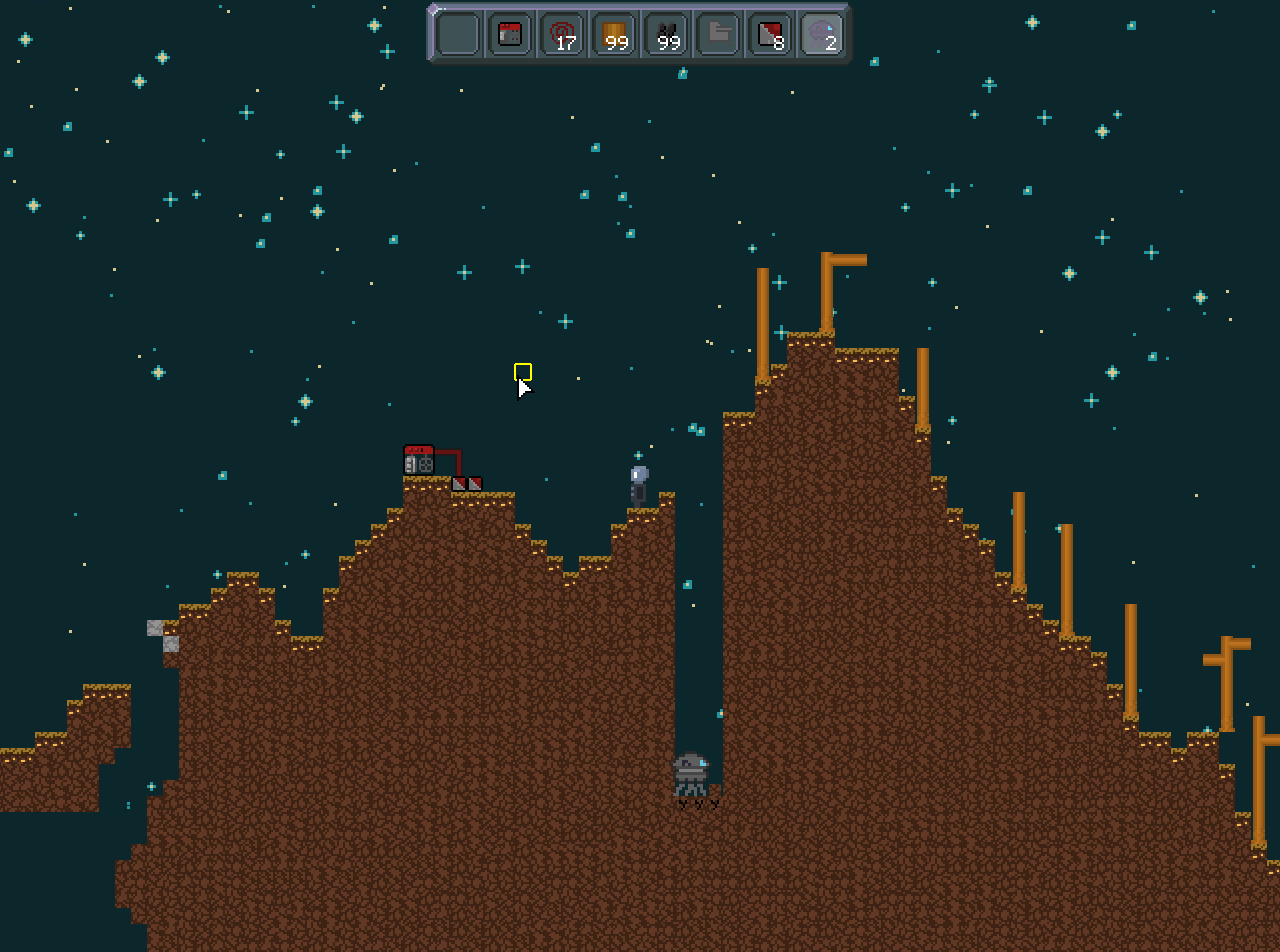Image resolution: width=1280 pixels, height=952 pixels.
Task: Click the red wire connecting the machine downward
Action: (x=458, y=465)
